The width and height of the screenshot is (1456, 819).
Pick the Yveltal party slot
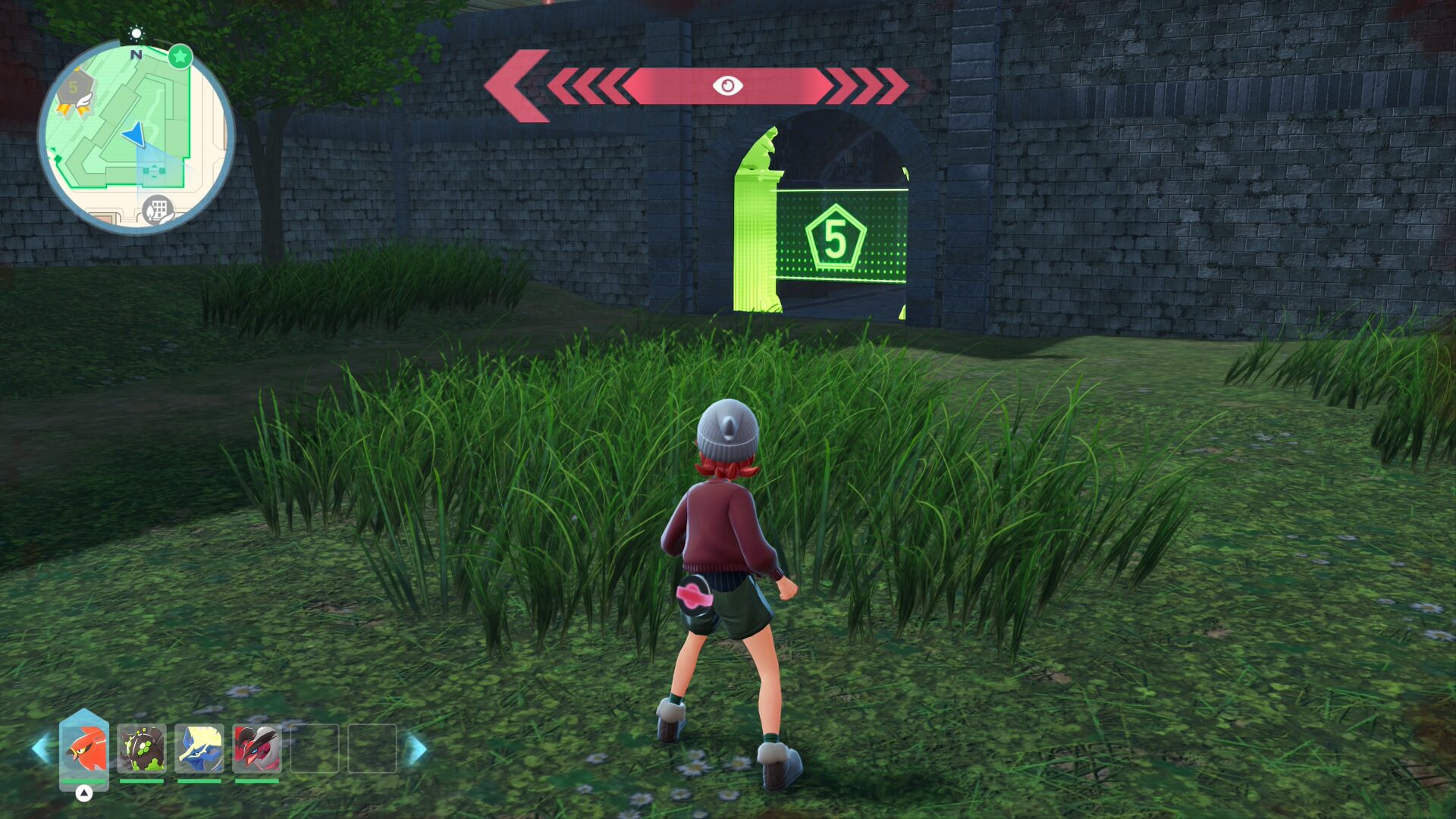(x=257, y=748)
